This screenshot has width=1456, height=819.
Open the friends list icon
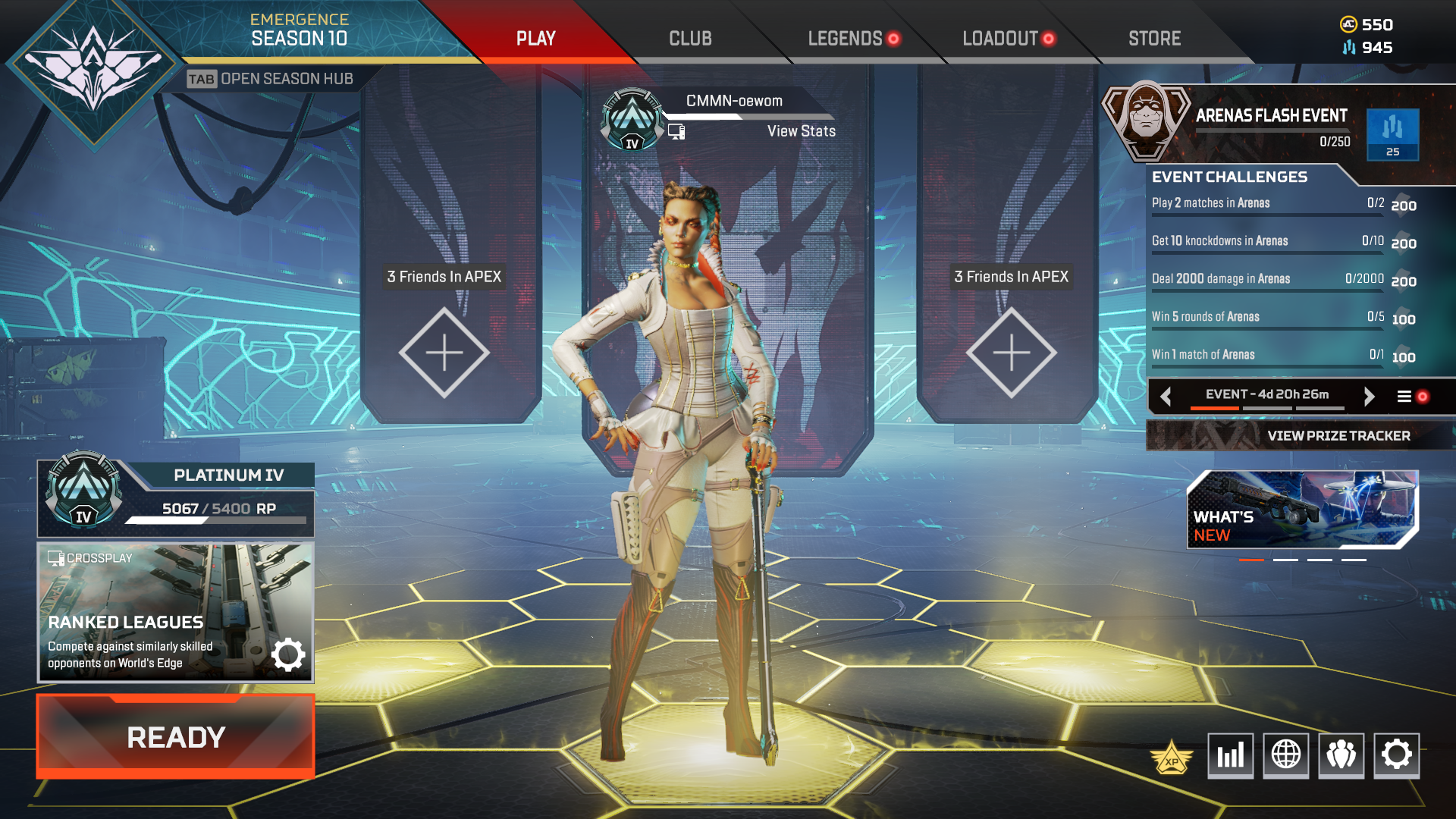click(1341, 755)
